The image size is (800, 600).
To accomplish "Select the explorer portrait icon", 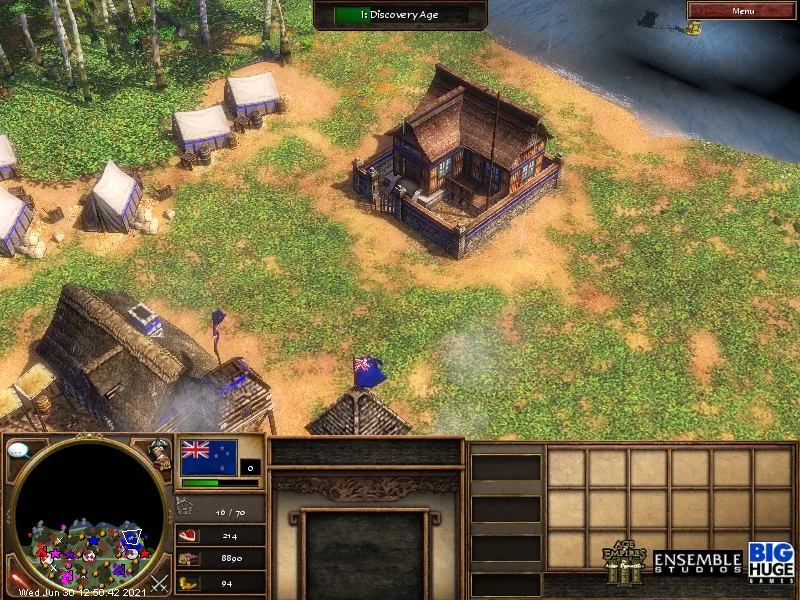I will tap(159, 453).
